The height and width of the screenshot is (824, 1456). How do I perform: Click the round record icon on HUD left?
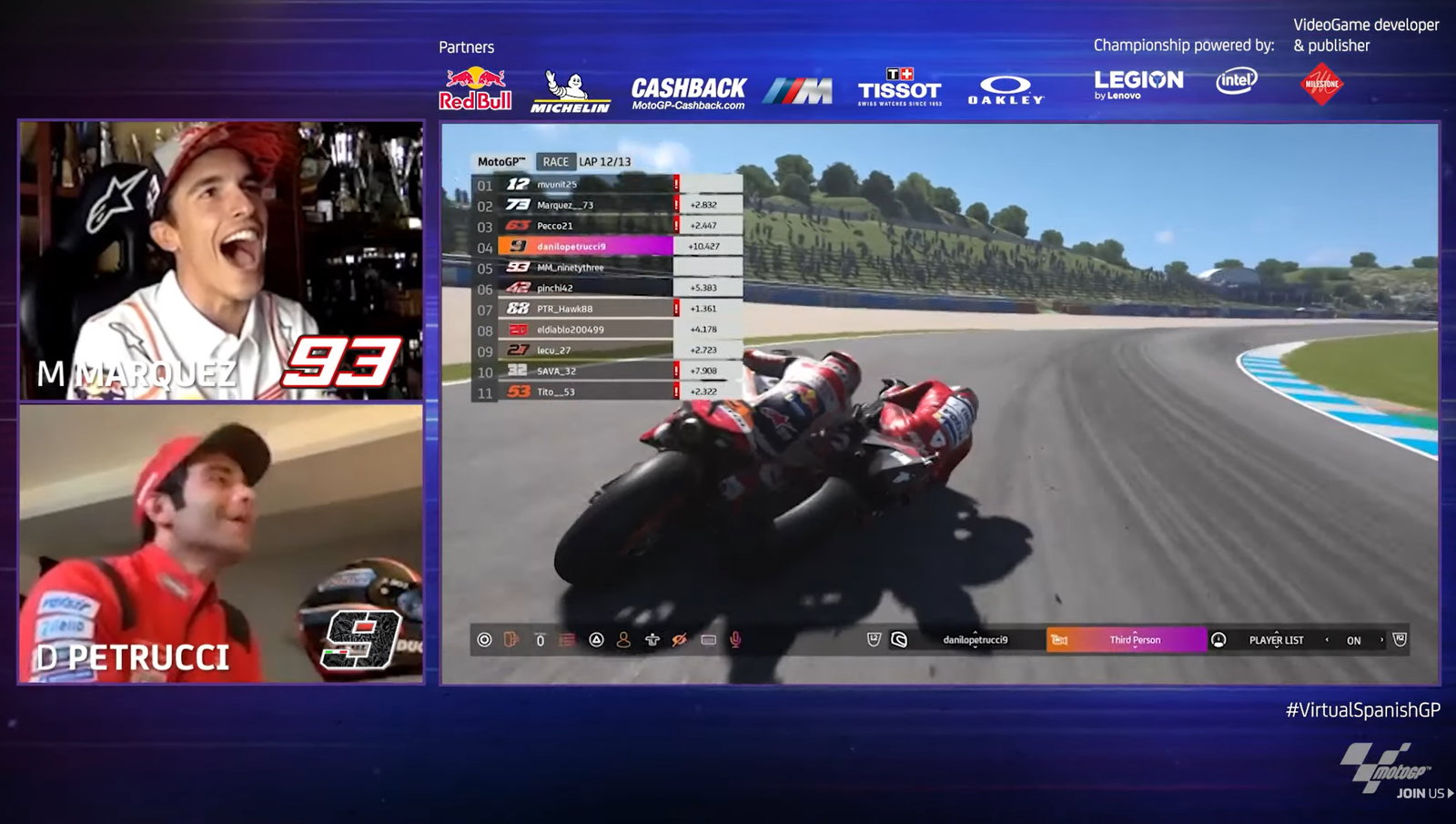[483, 640]
